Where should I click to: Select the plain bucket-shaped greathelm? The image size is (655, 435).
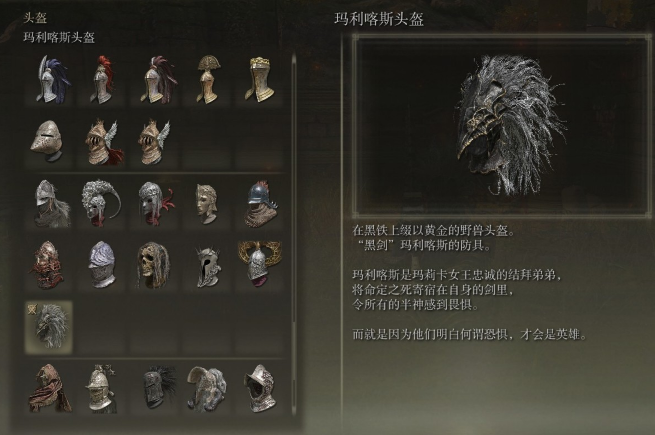click(47, 141)
